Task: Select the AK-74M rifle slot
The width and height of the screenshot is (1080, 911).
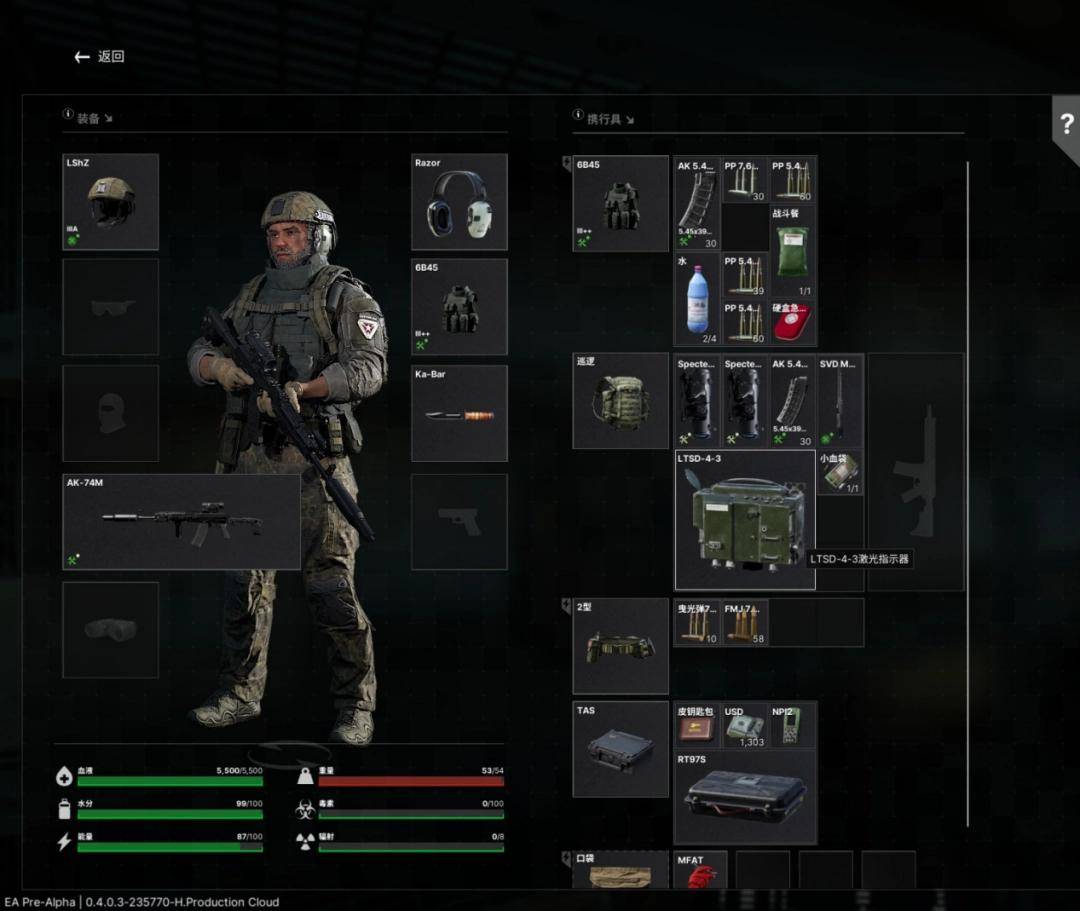Action: (181, 522)
